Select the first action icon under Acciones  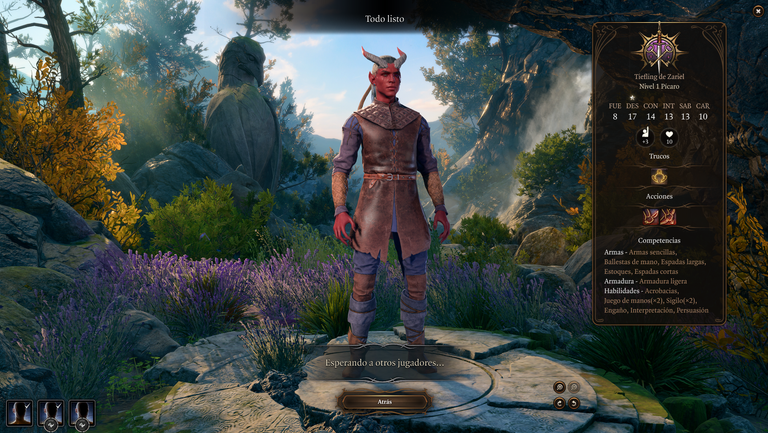[651, 216]
